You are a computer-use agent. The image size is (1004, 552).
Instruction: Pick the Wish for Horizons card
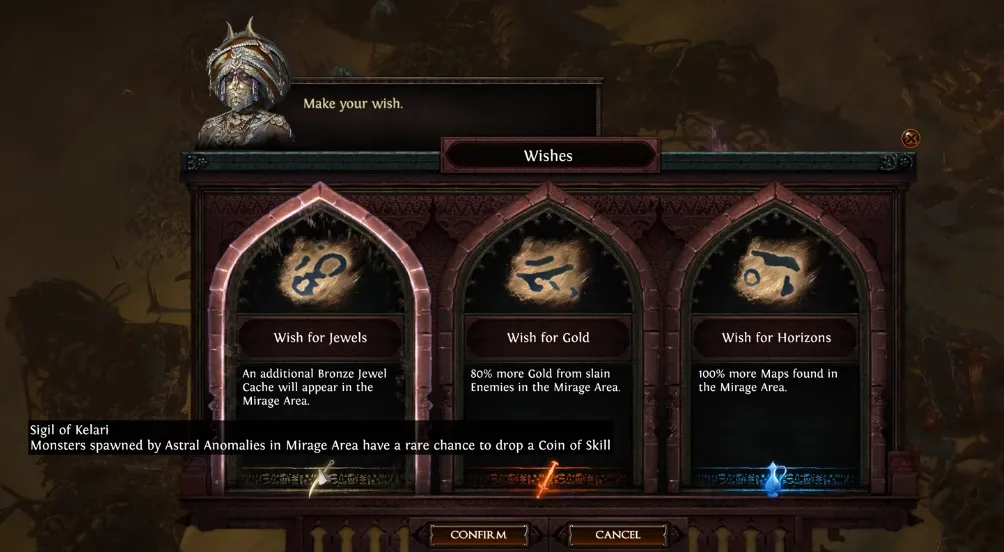tap(776, 338)
